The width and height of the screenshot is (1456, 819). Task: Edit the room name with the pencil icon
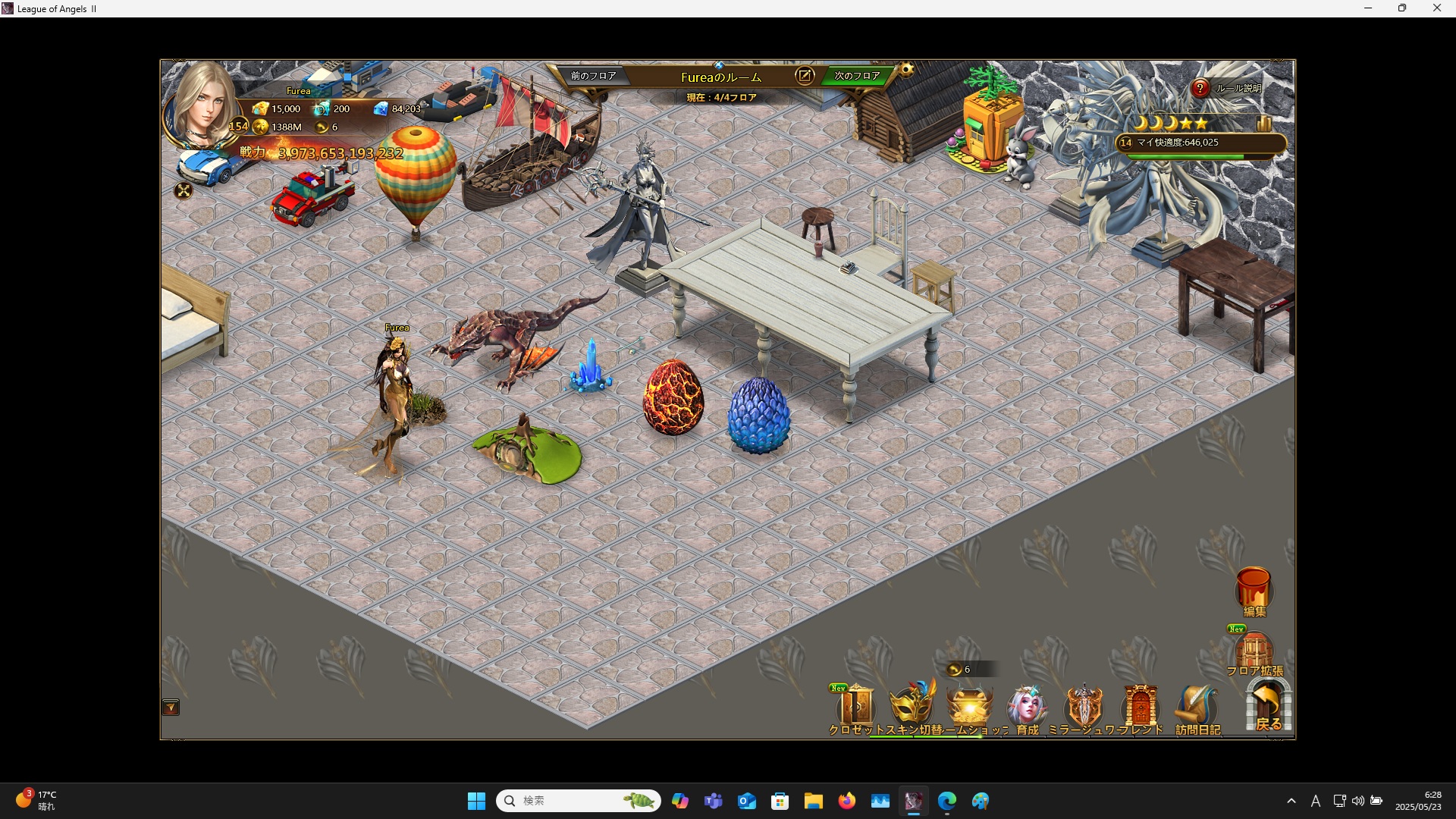(x=804, y=76)
